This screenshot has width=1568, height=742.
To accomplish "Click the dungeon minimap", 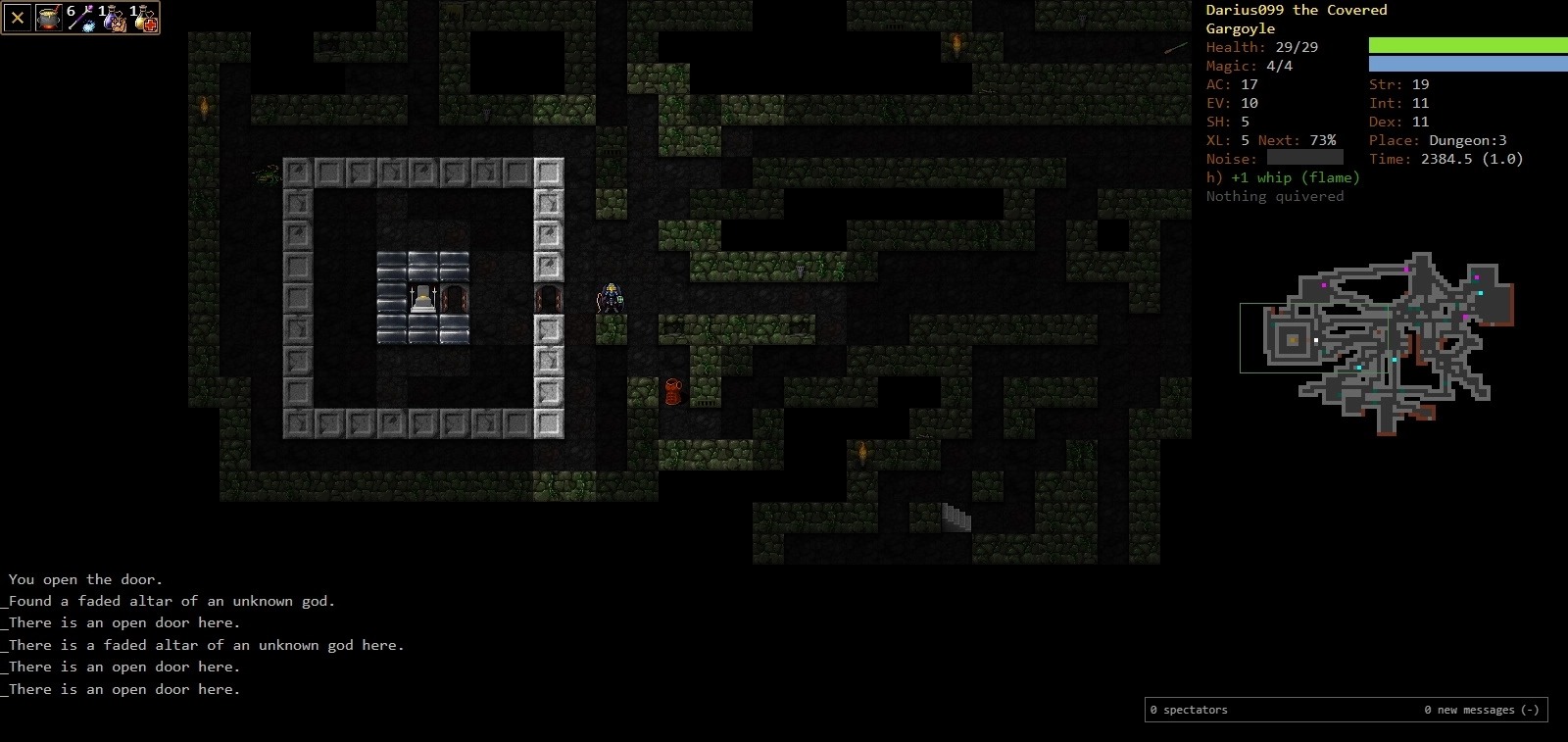I will pyautogui.click(x=1377, y=343).
